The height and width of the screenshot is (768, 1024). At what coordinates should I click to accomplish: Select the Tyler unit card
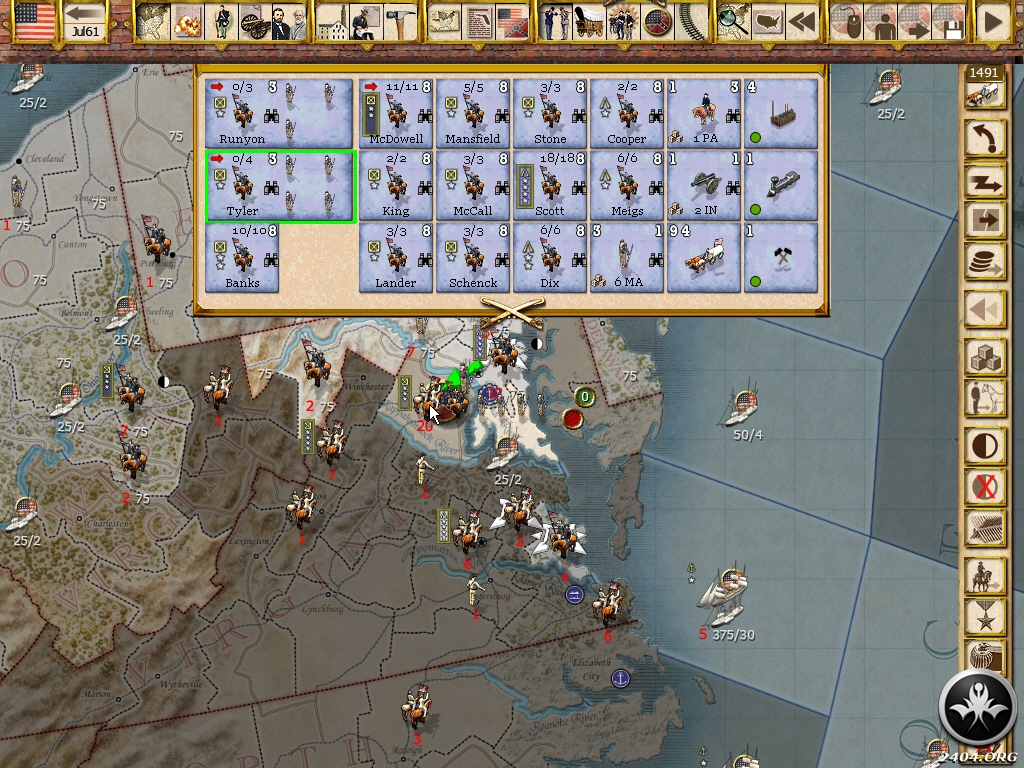[x=280, y=186]
